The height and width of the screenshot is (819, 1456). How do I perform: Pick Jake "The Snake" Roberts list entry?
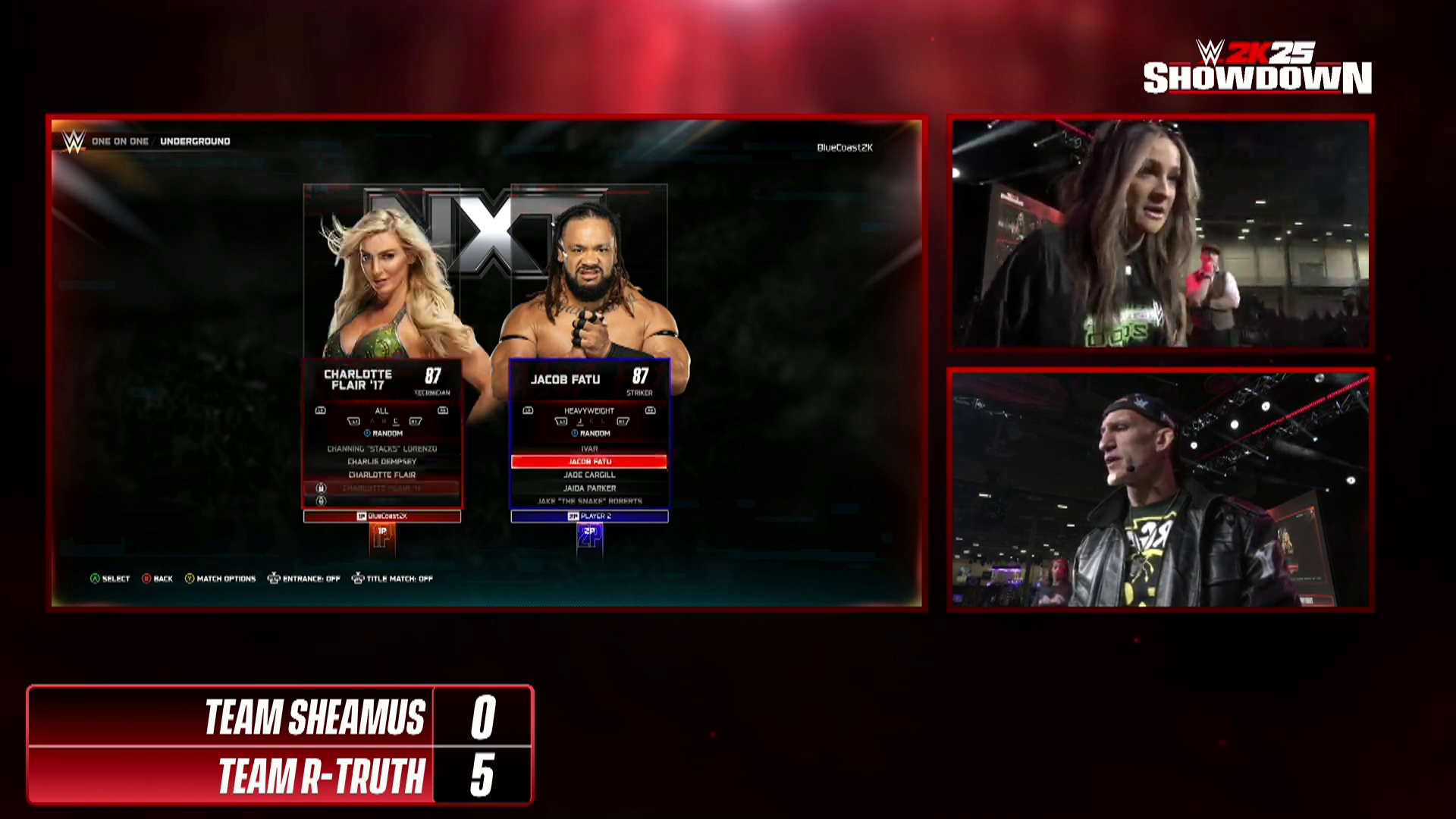[589, 501]
